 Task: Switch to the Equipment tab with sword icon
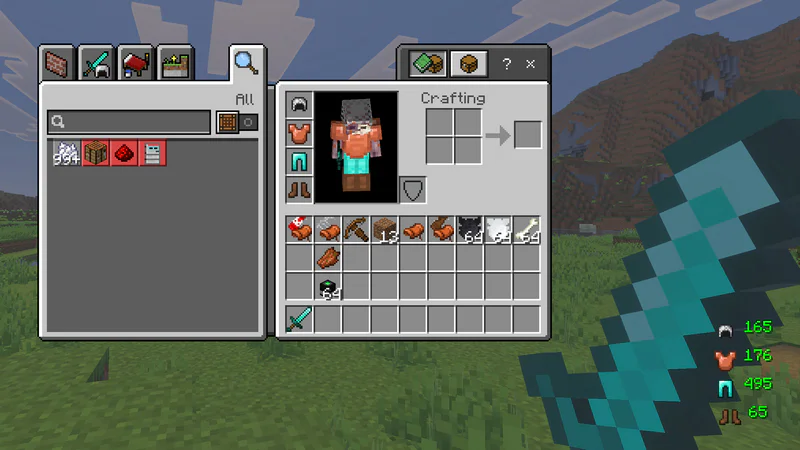click(x=97, y=63)
